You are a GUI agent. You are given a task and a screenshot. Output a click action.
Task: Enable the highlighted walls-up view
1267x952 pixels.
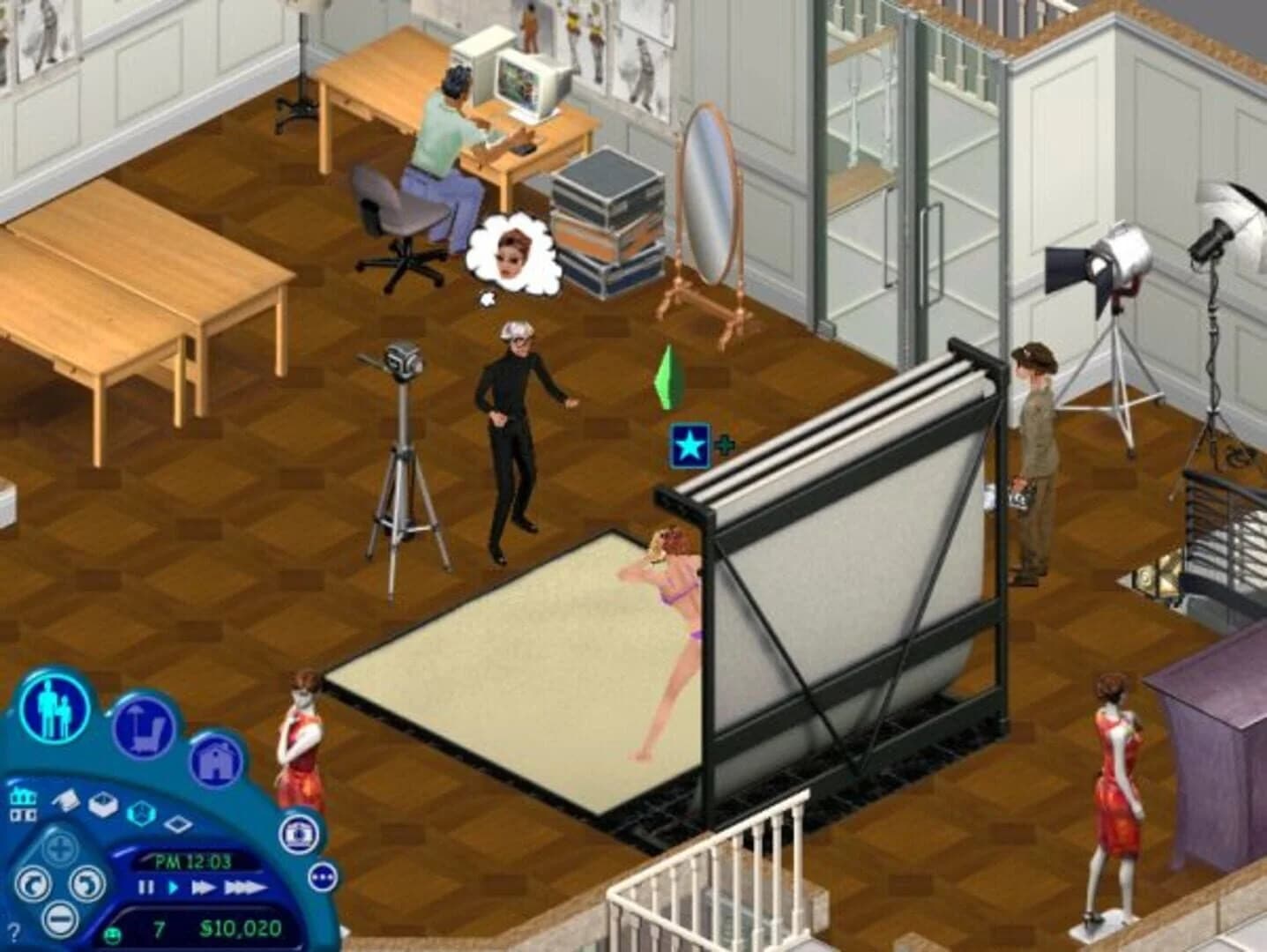click(x=141, y=812)
